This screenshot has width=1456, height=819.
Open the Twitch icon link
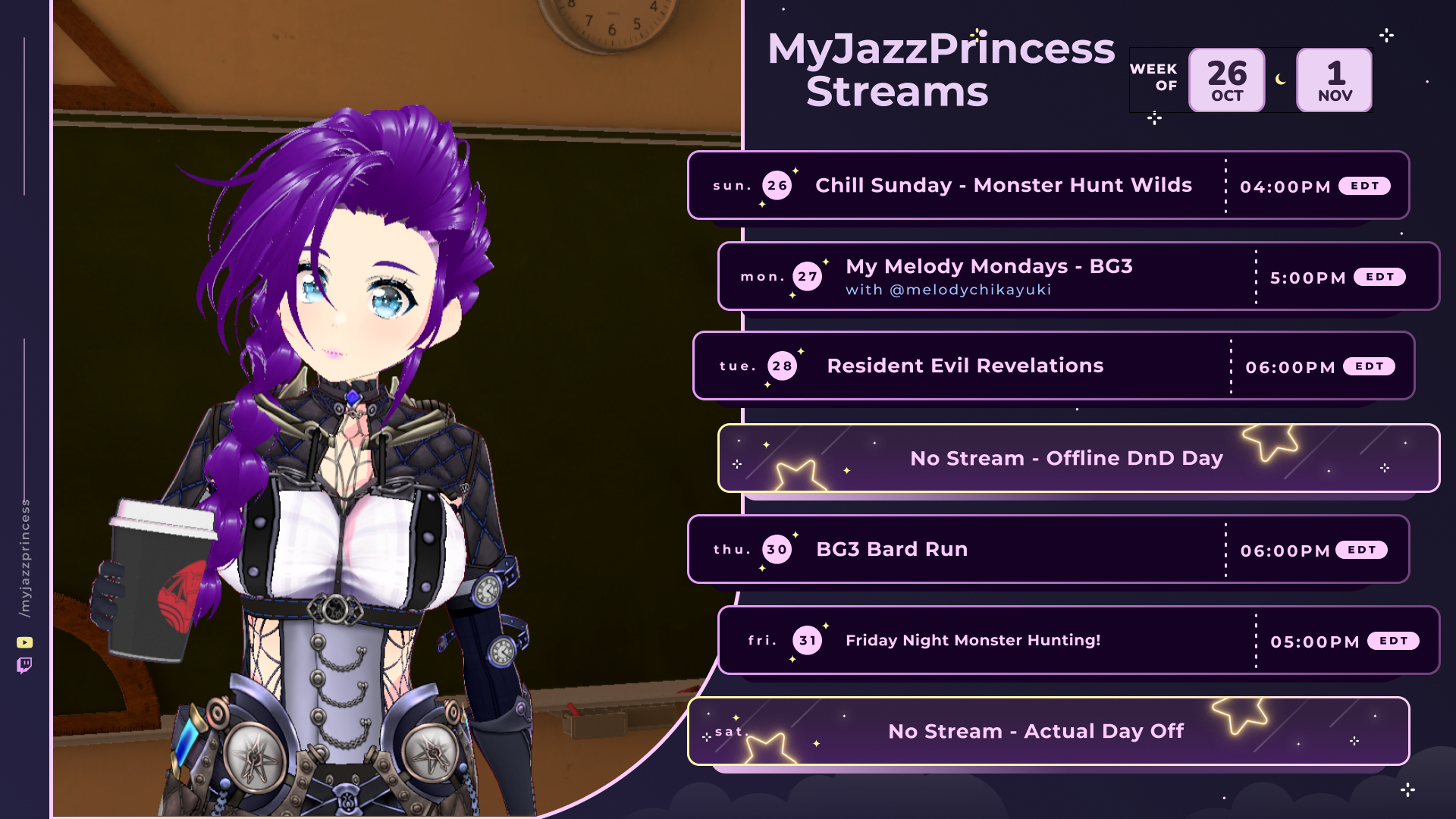coord(24,666)
